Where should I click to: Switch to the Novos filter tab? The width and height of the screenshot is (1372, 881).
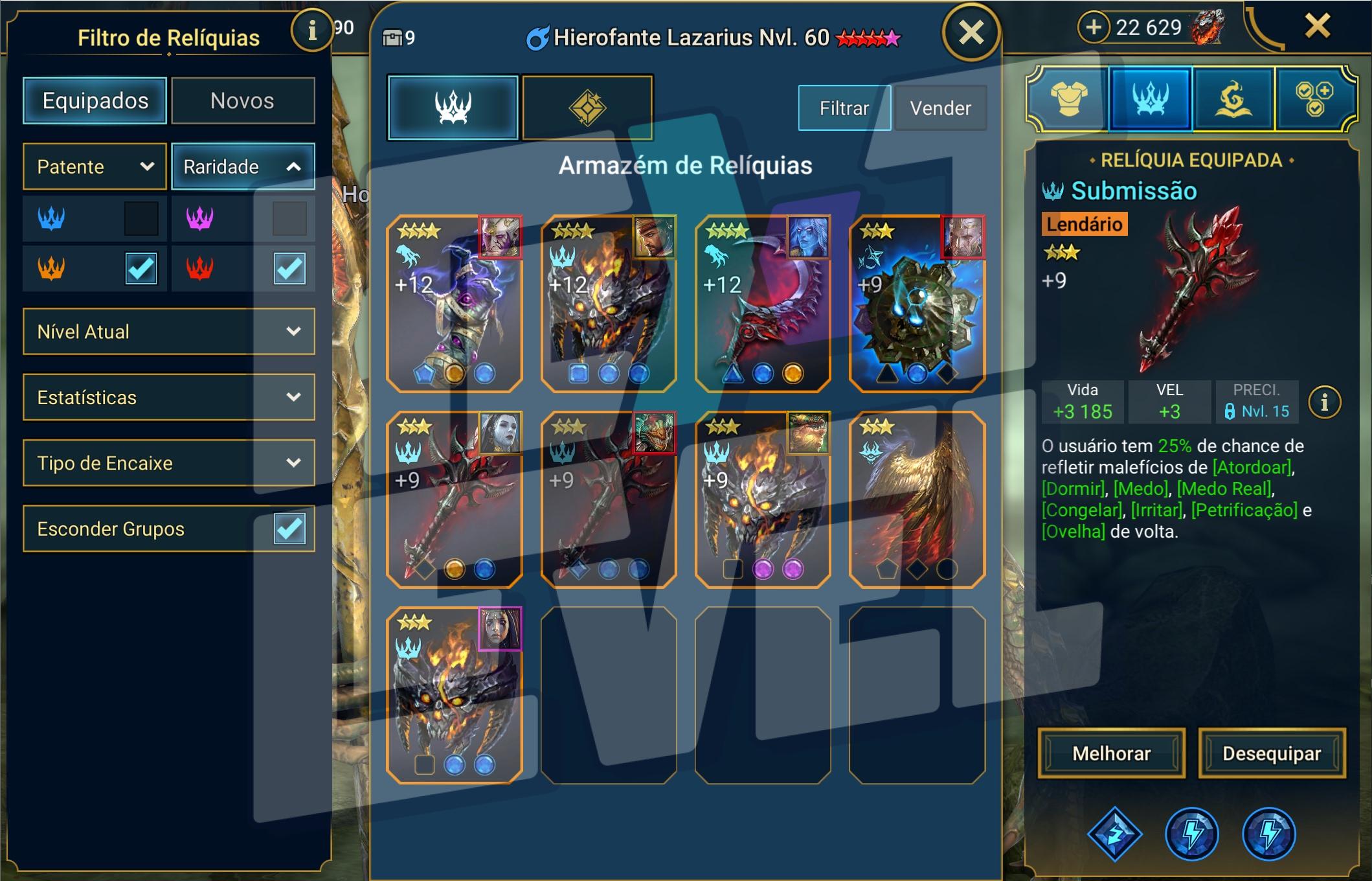pos(242,101)
